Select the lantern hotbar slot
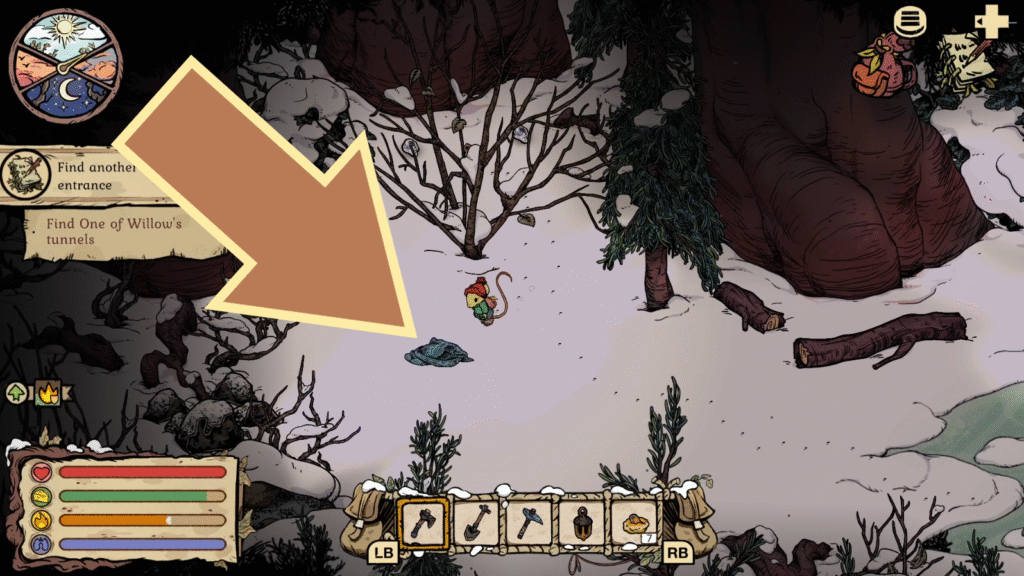Screen dimensions: 1024x576 [x=581, y=522]
